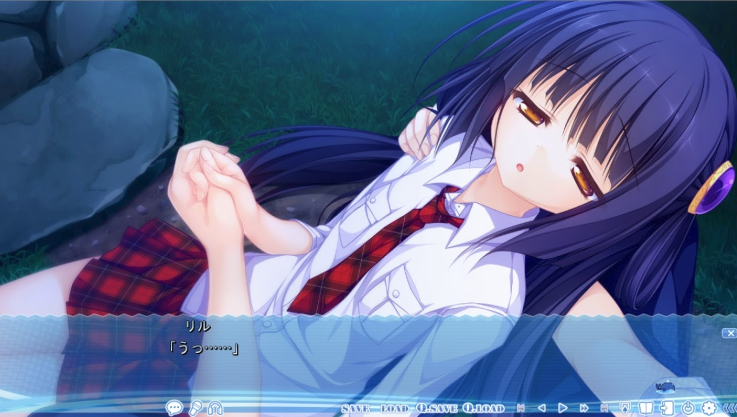Click the speech bubble icon

(174, 408)
